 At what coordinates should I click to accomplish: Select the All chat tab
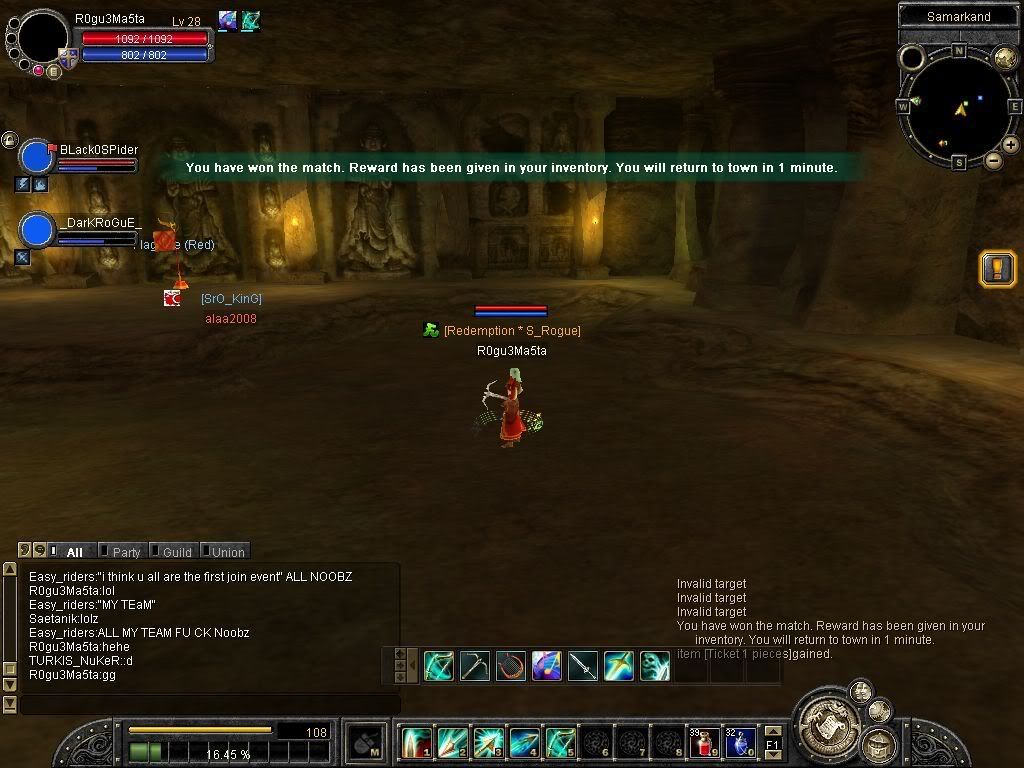pos(74,552)
